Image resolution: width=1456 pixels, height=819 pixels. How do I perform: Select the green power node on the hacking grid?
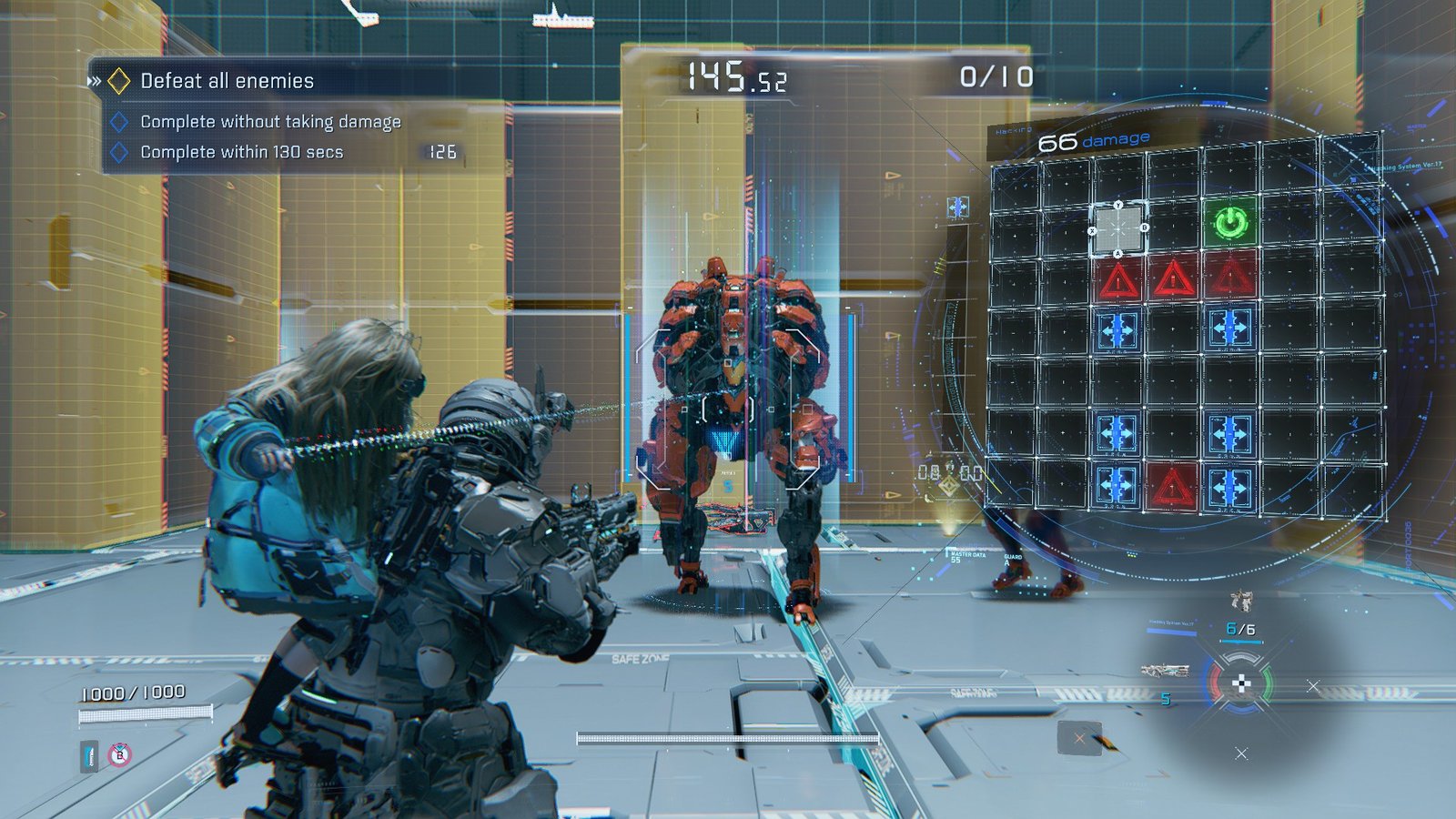click(x=1230, y=222)
